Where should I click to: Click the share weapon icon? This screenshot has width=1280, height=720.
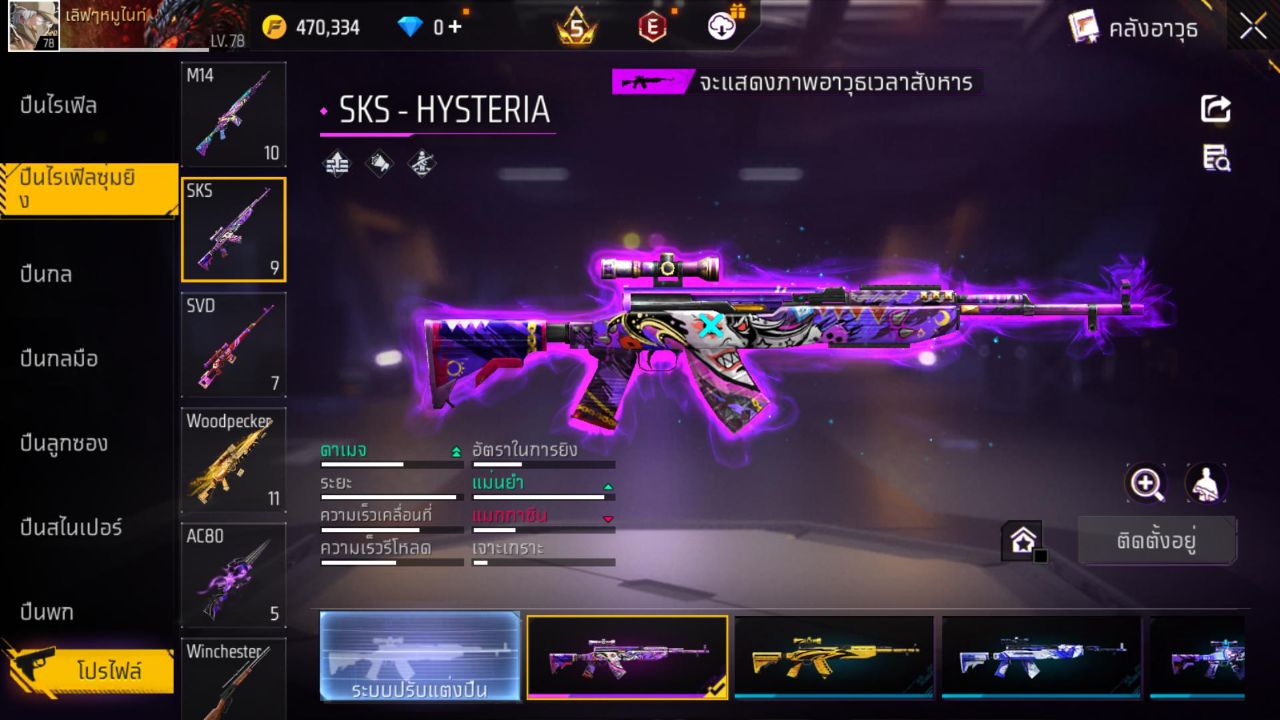(x=1216, y=110)
